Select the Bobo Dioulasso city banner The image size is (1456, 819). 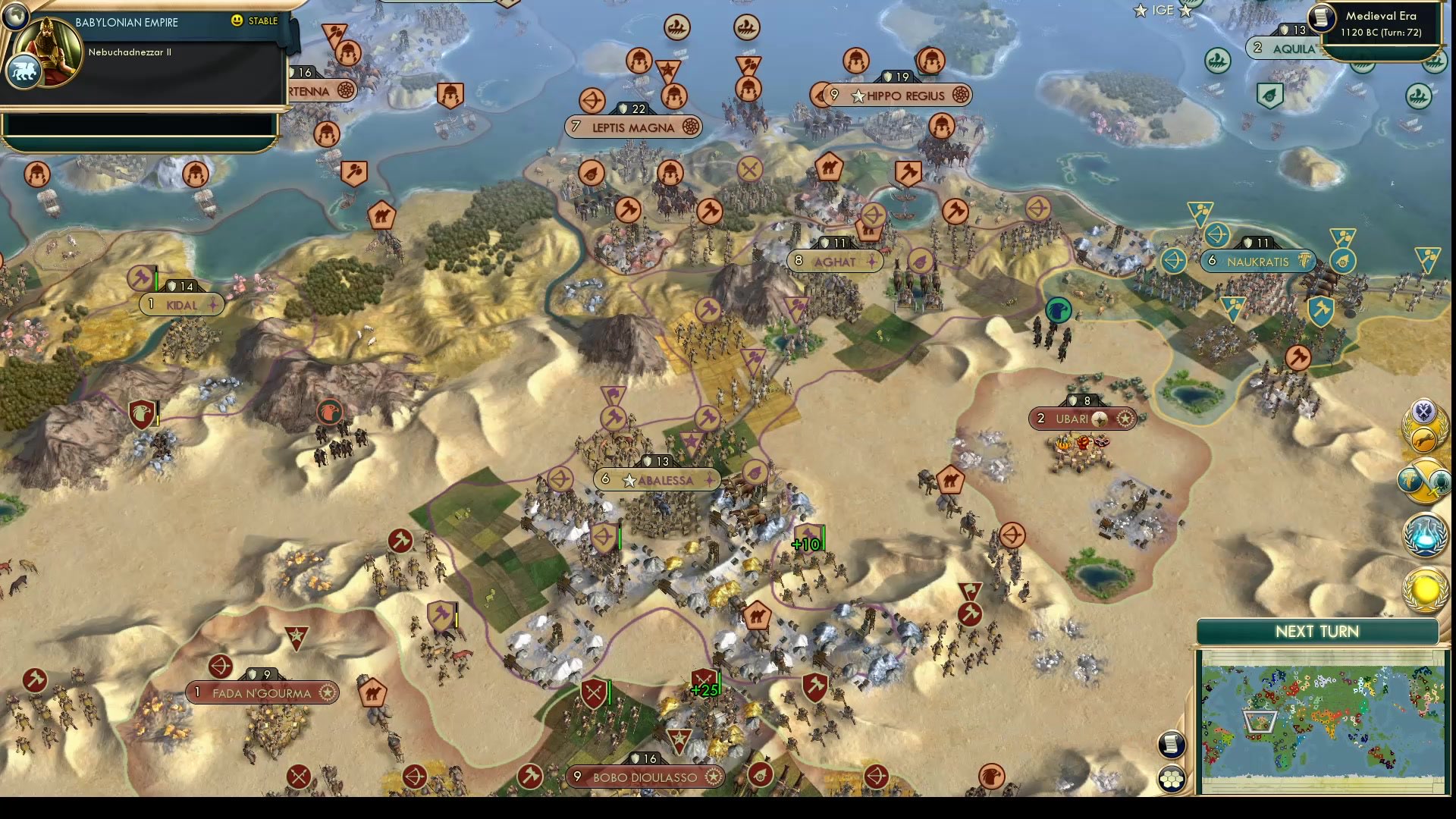645,777
